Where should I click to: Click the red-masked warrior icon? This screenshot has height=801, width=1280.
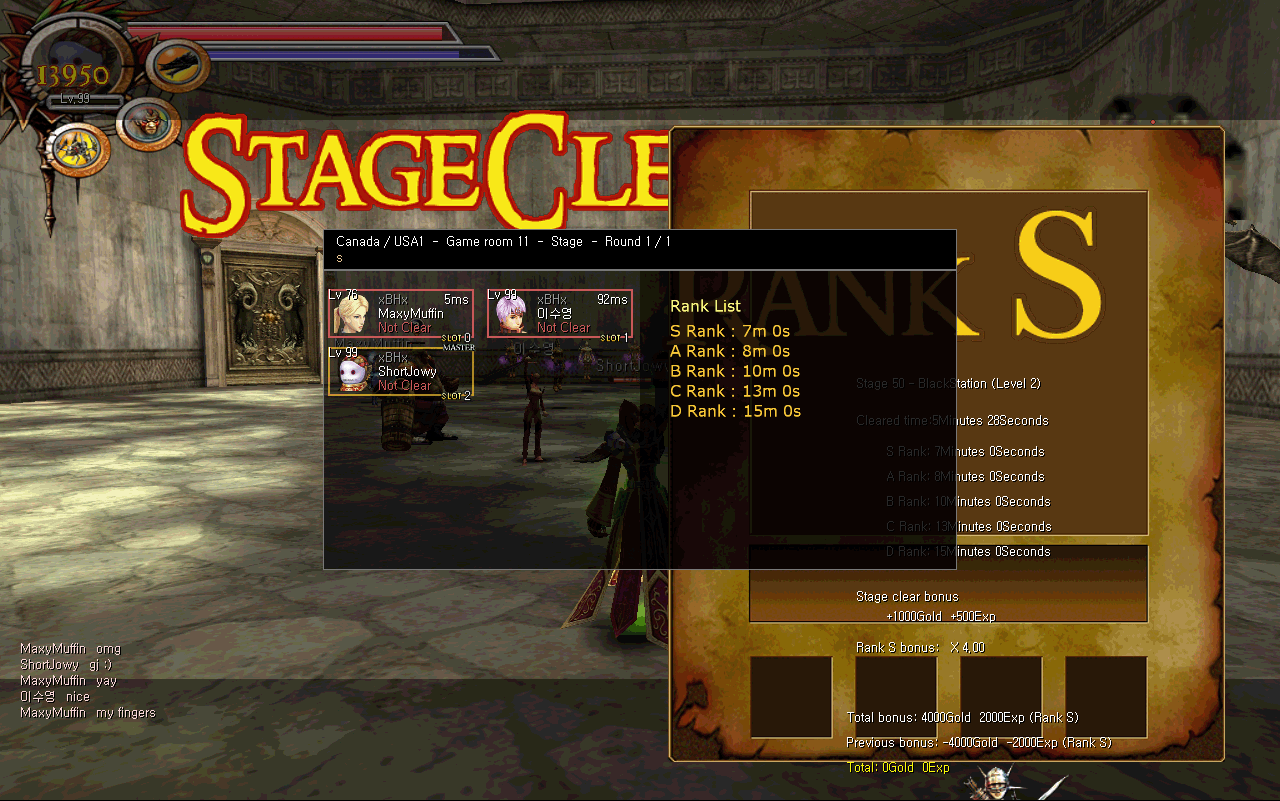[147, 124]
